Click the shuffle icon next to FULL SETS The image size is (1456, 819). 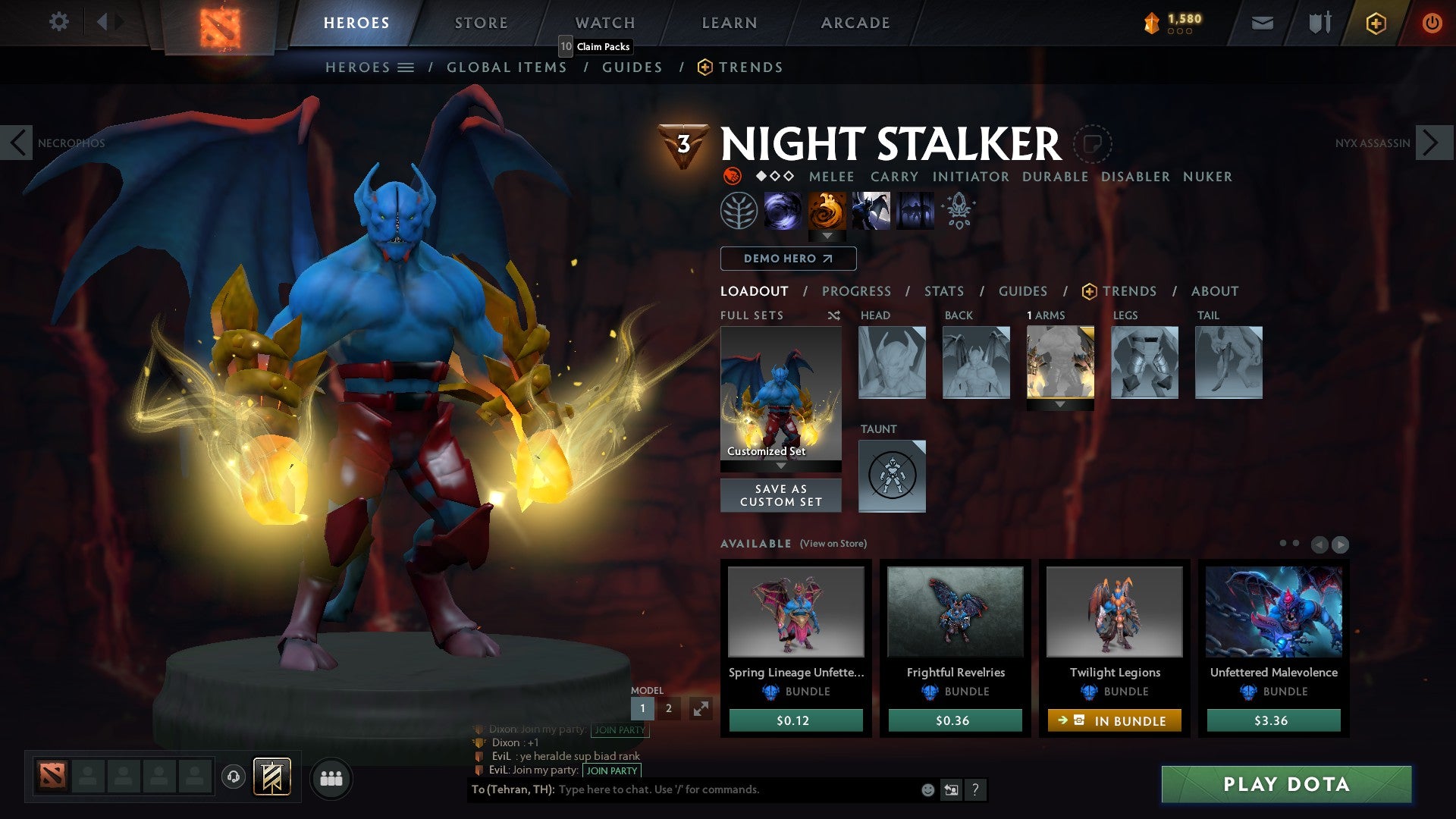(x=833, y=315)
